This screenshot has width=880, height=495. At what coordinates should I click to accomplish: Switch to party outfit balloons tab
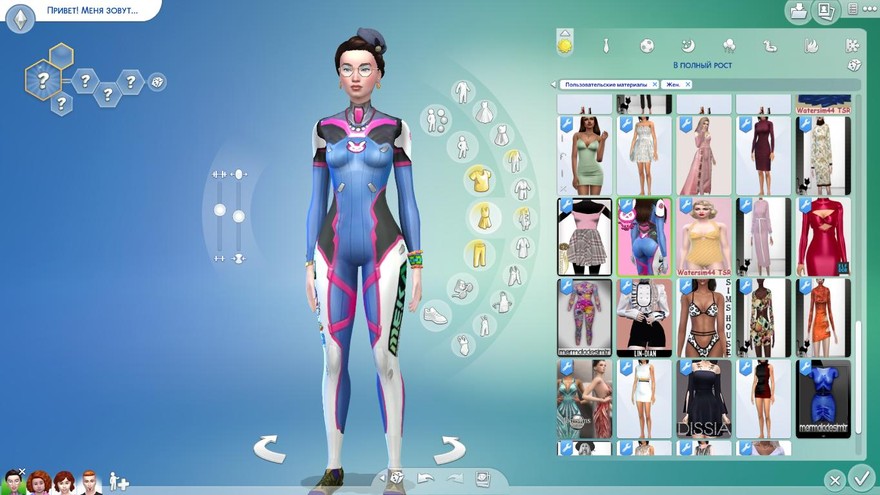(729, 45)
